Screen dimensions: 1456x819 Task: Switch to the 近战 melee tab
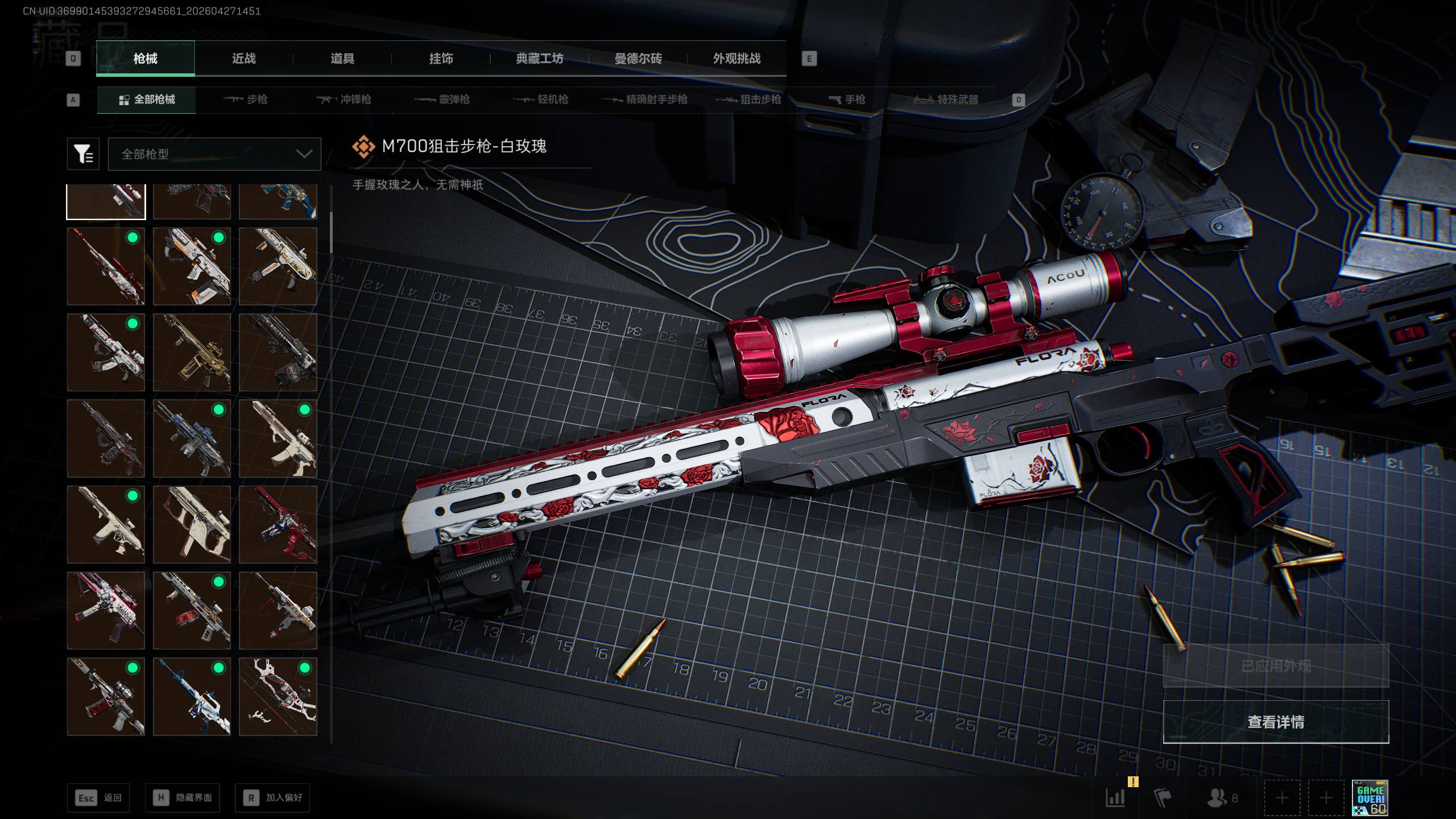pos(243,59)
